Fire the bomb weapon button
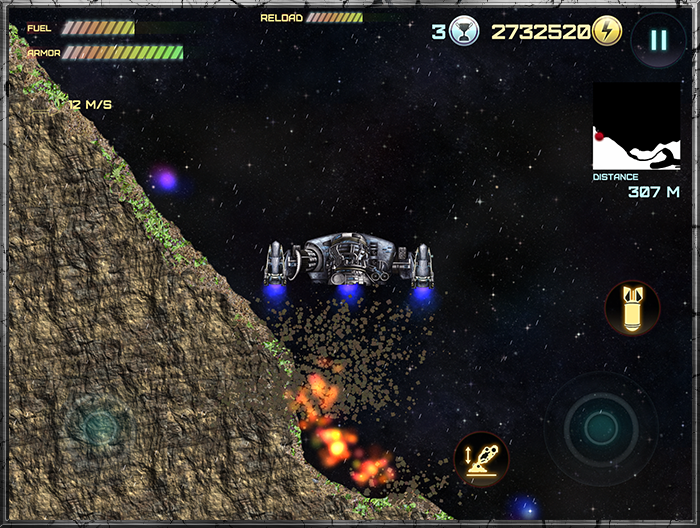The image size is (700, 528). click(x=632, y=306)
